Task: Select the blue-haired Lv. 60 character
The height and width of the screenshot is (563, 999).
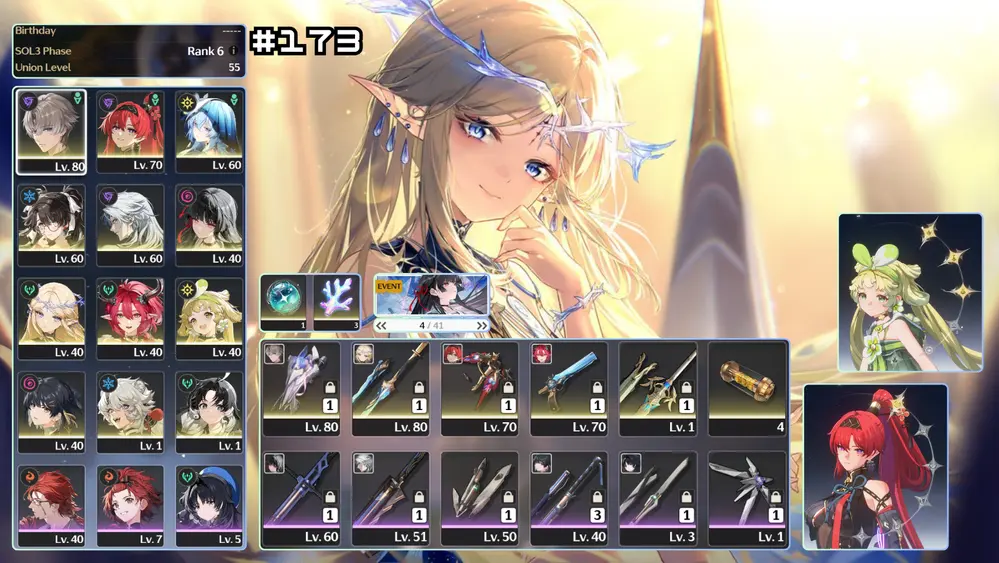Action: click(x=209, y=130)
